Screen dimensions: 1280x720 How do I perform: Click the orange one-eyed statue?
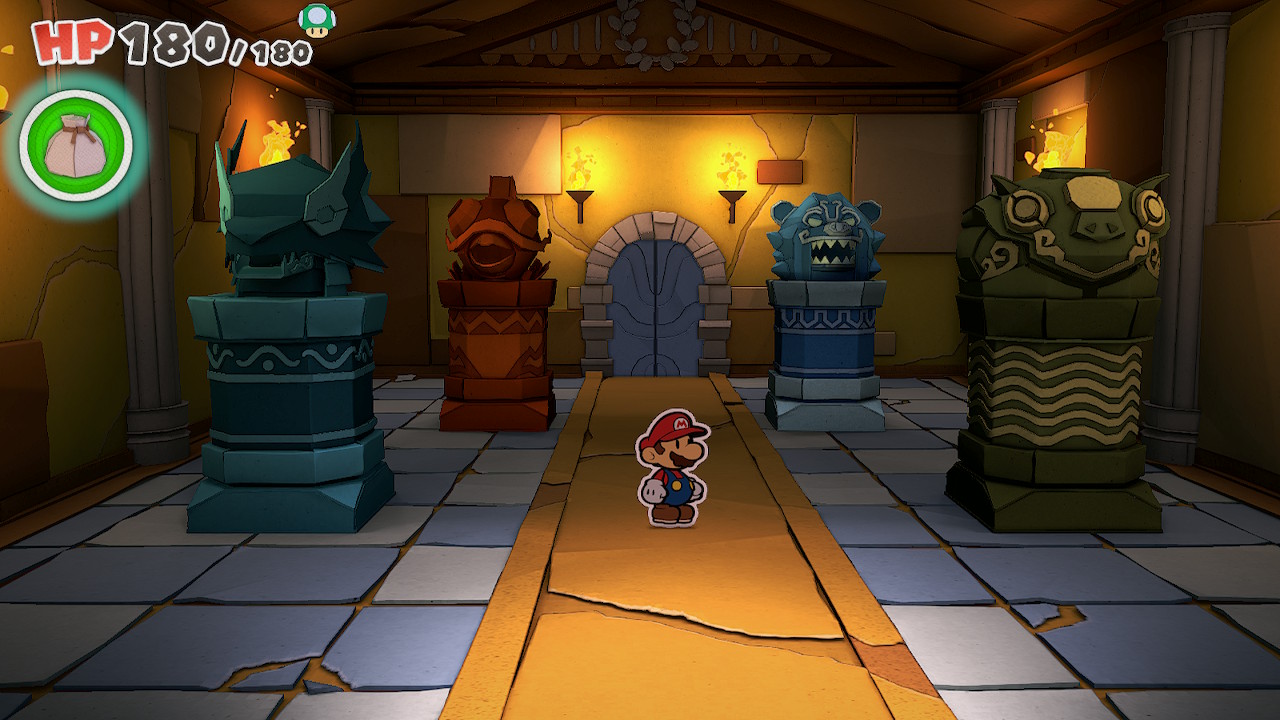(x=495, y=240)
